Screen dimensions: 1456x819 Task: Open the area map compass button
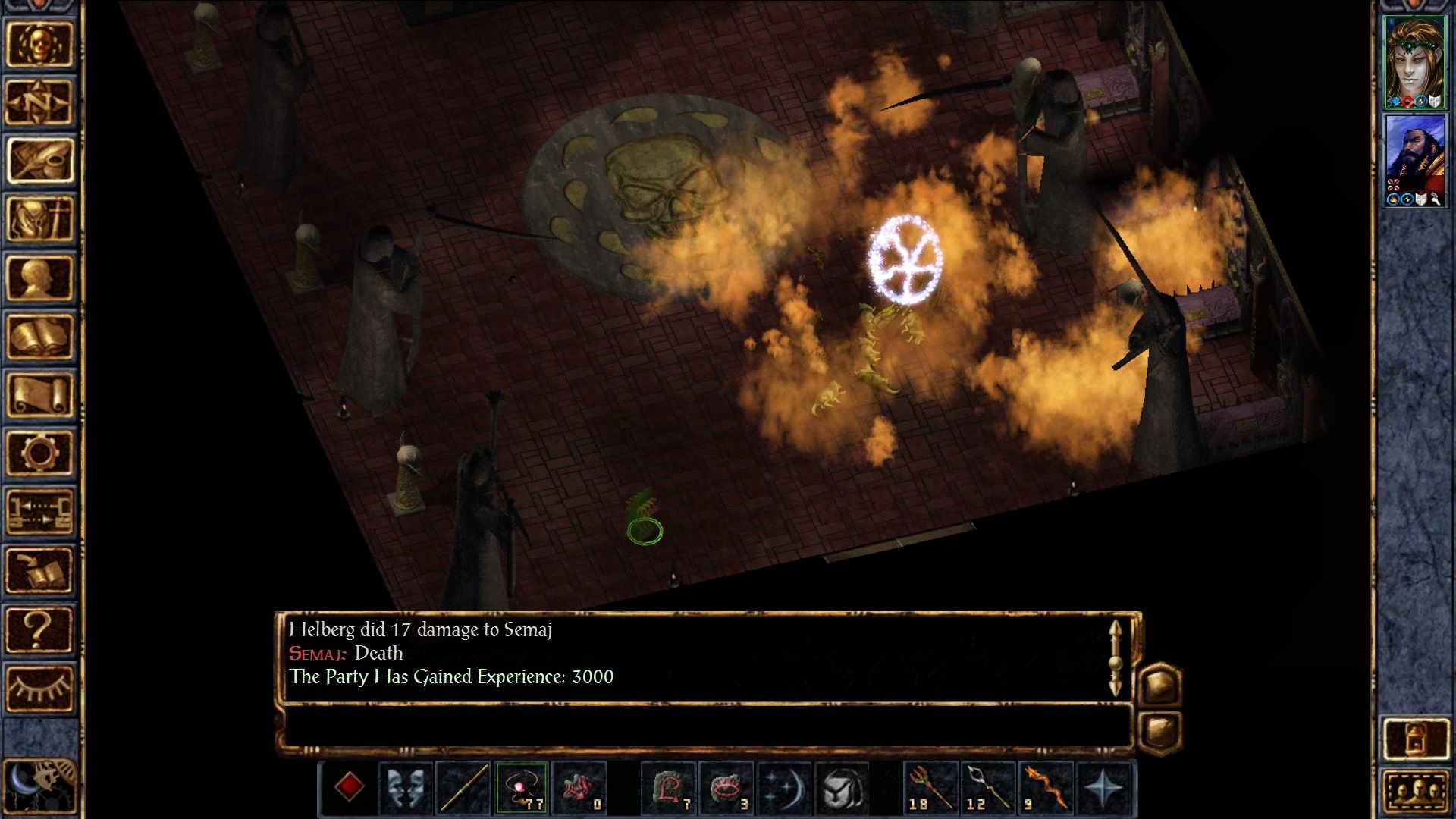click(39, 102)
